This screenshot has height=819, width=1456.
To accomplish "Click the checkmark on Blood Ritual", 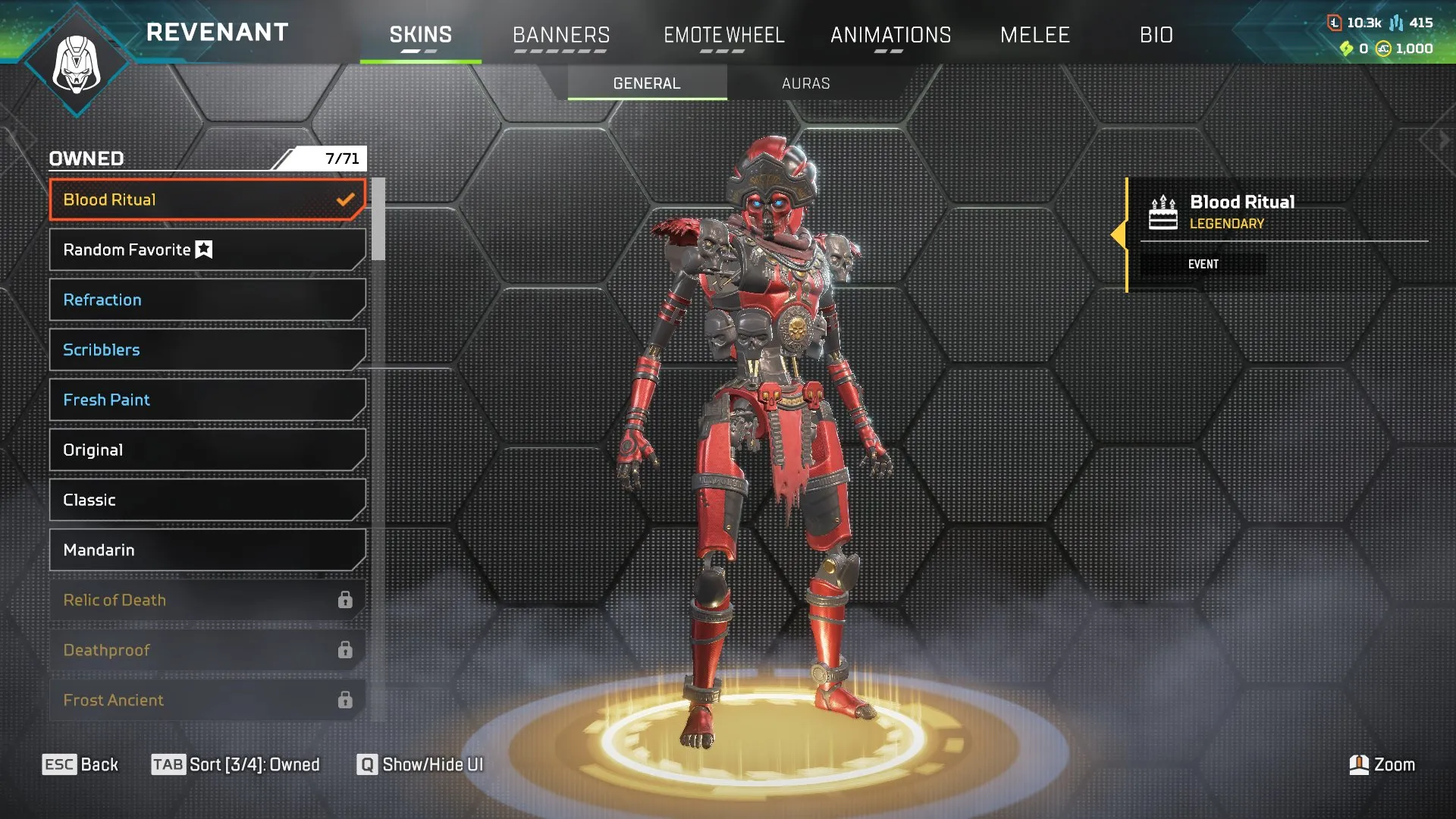I will (x=347, y=199).
